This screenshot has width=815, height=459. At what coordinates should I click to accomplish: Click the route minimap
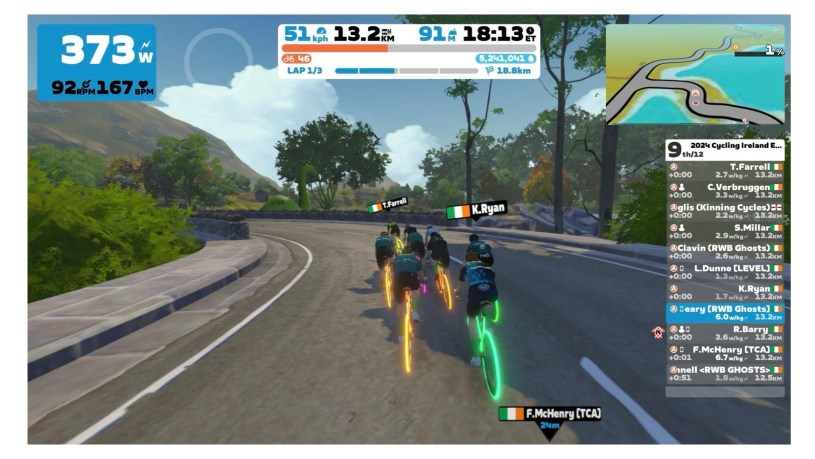(x=695, y=76)
